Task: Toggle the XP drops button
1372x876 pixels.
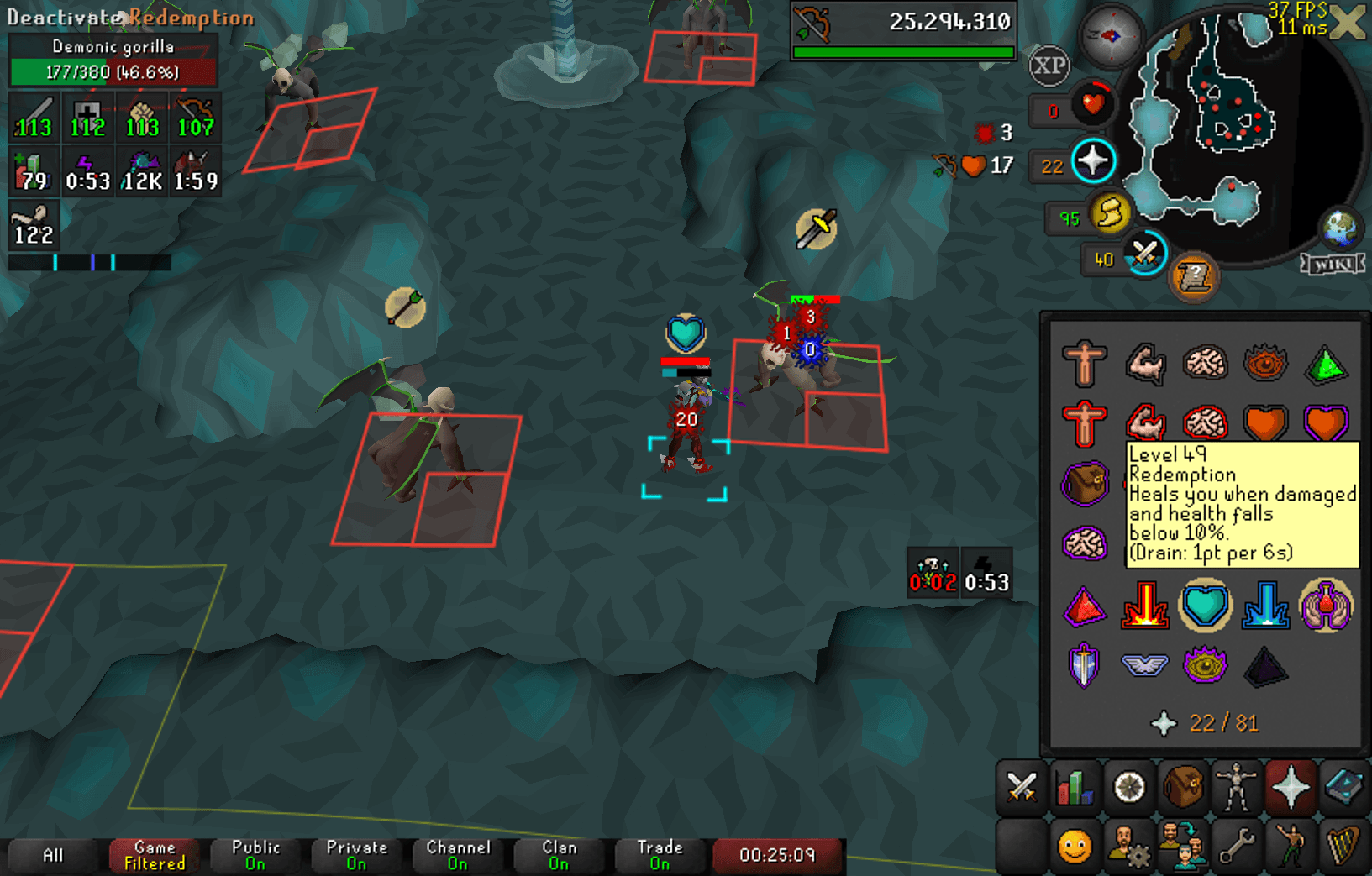Action: tap(1049, 65)
